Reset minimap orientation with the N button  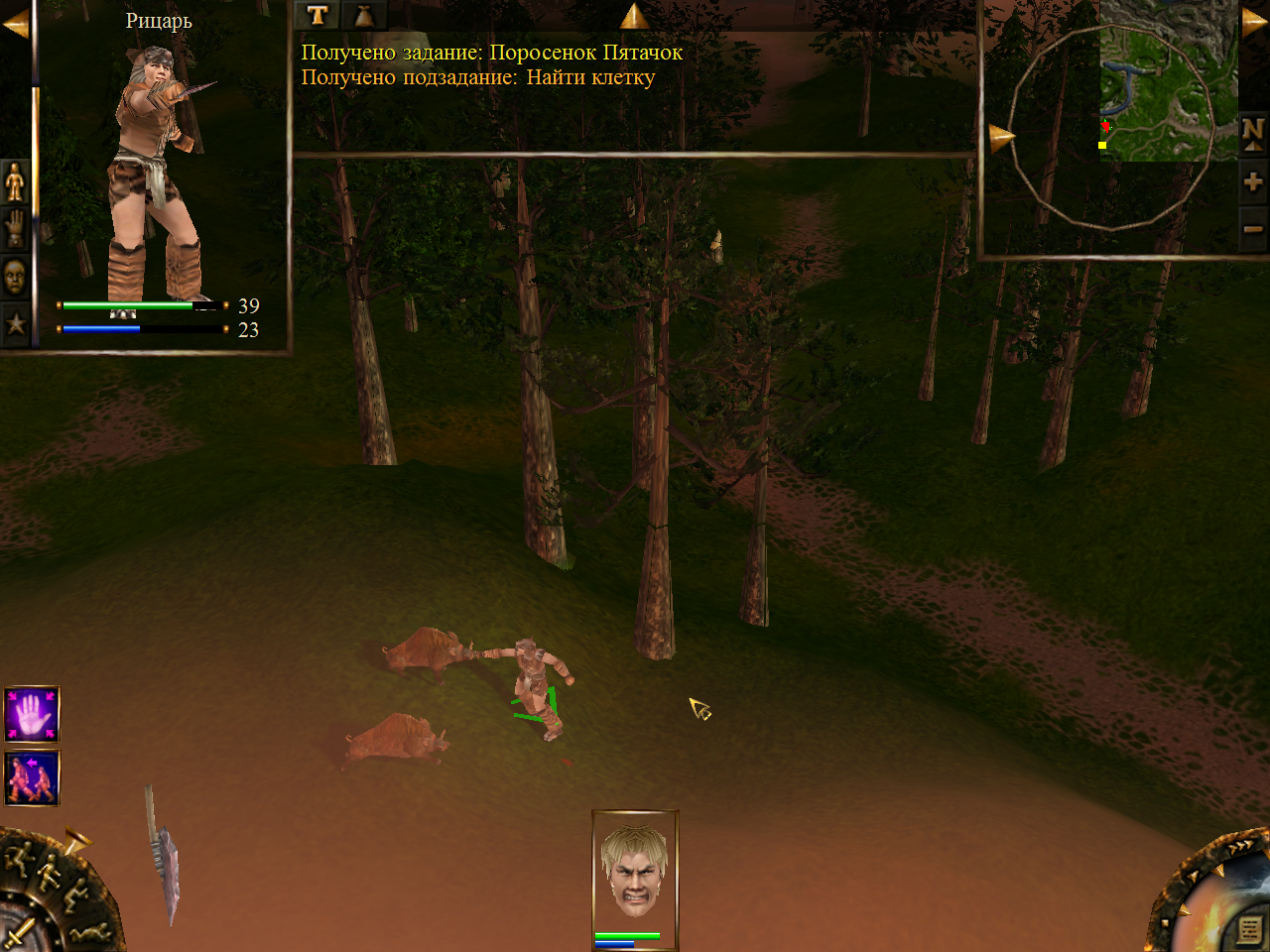click(1252, 132)
